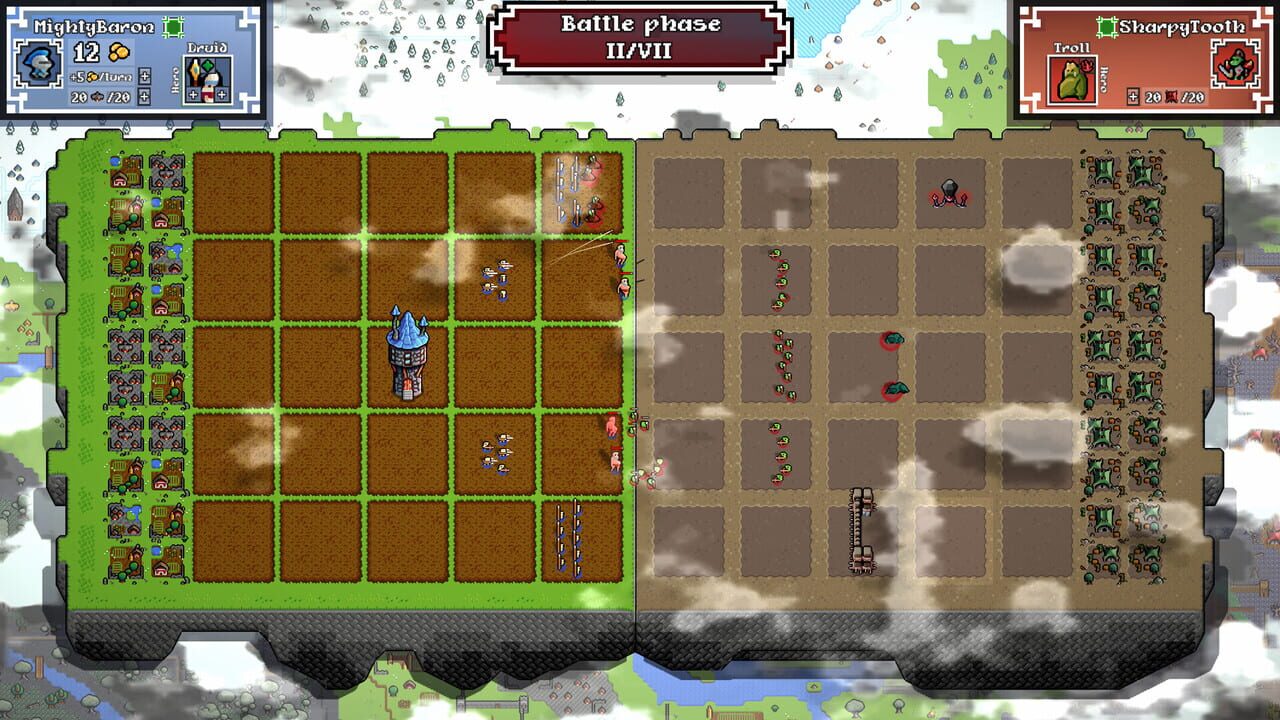Viewport: 1280px width, 720px height.
Task: Click the right plus on the Druid hero card
Action: [221, 94]
